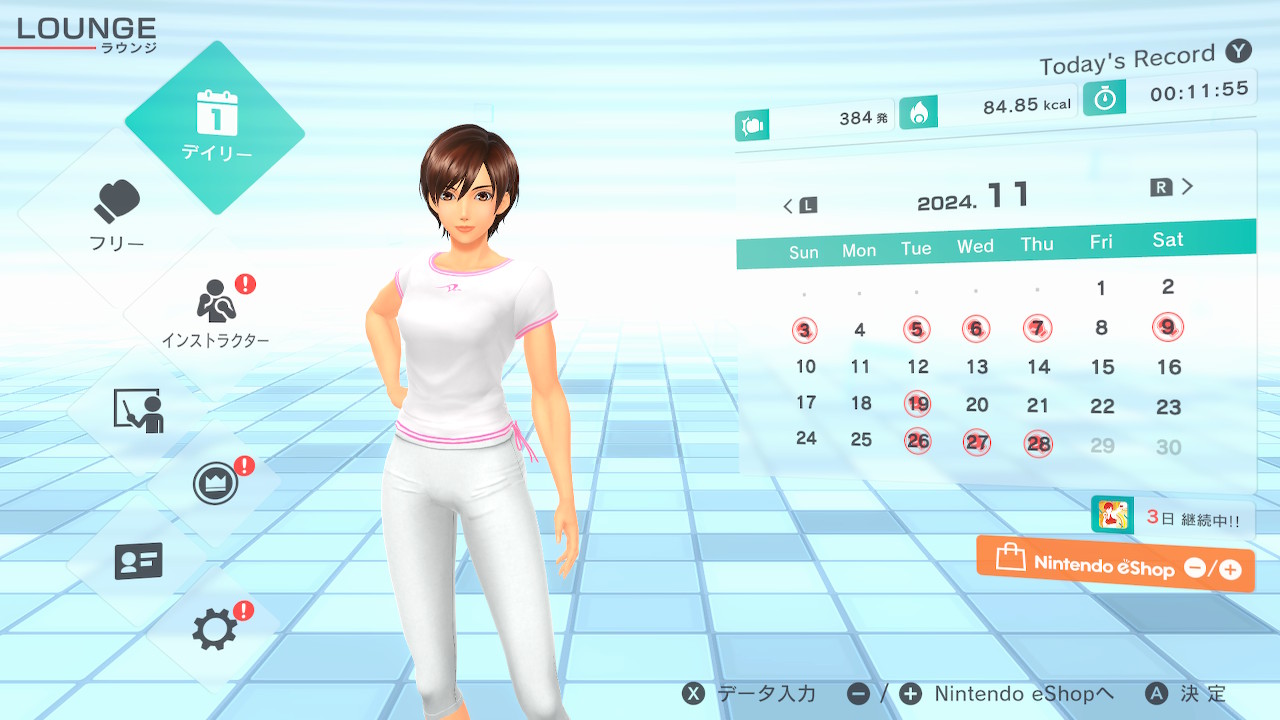Open the gear settings menu
Image resolution: width=1280 pixels, height=720 pixels.
tap(215, 629)
